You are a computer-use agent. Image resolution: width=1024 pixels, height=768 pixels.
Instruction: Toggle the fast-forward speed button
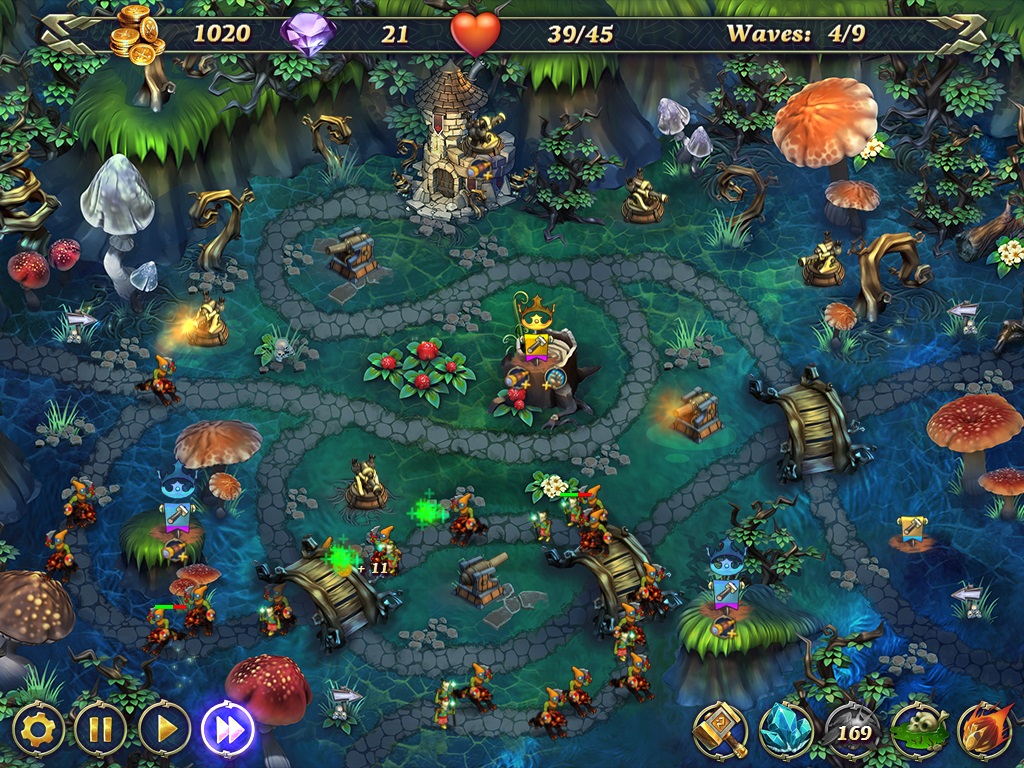[228, 729]
